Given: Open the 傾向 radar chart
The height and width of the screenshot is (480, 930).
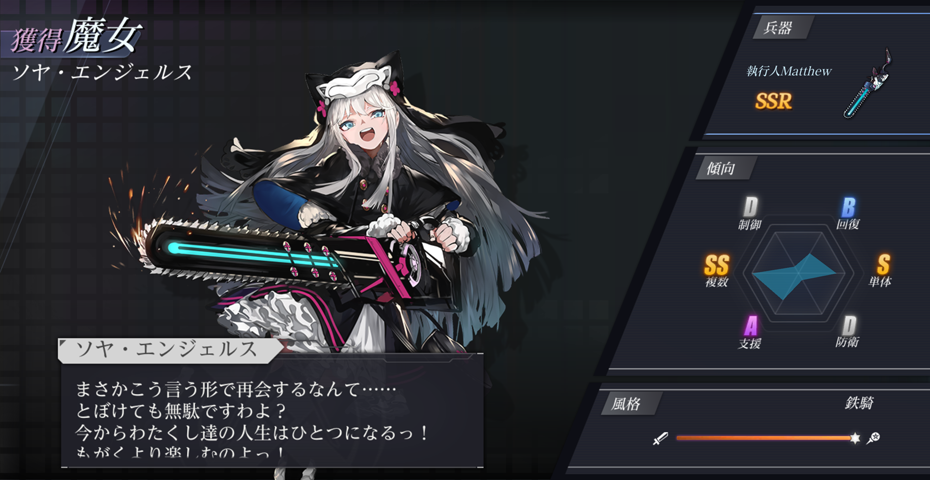Looking at the screenshot, I should pos(794,271).
